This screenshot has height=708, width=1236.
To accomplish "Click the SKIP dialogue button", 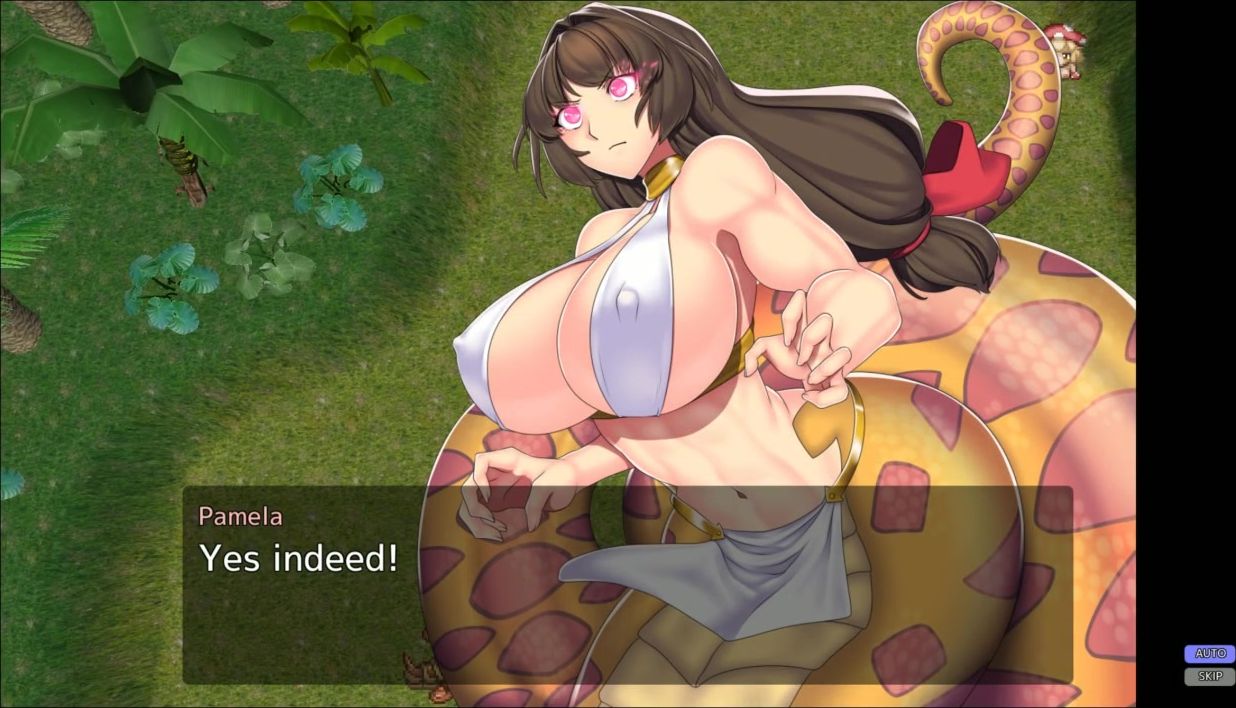I will pyautogui.click(x=1210, y=677).
